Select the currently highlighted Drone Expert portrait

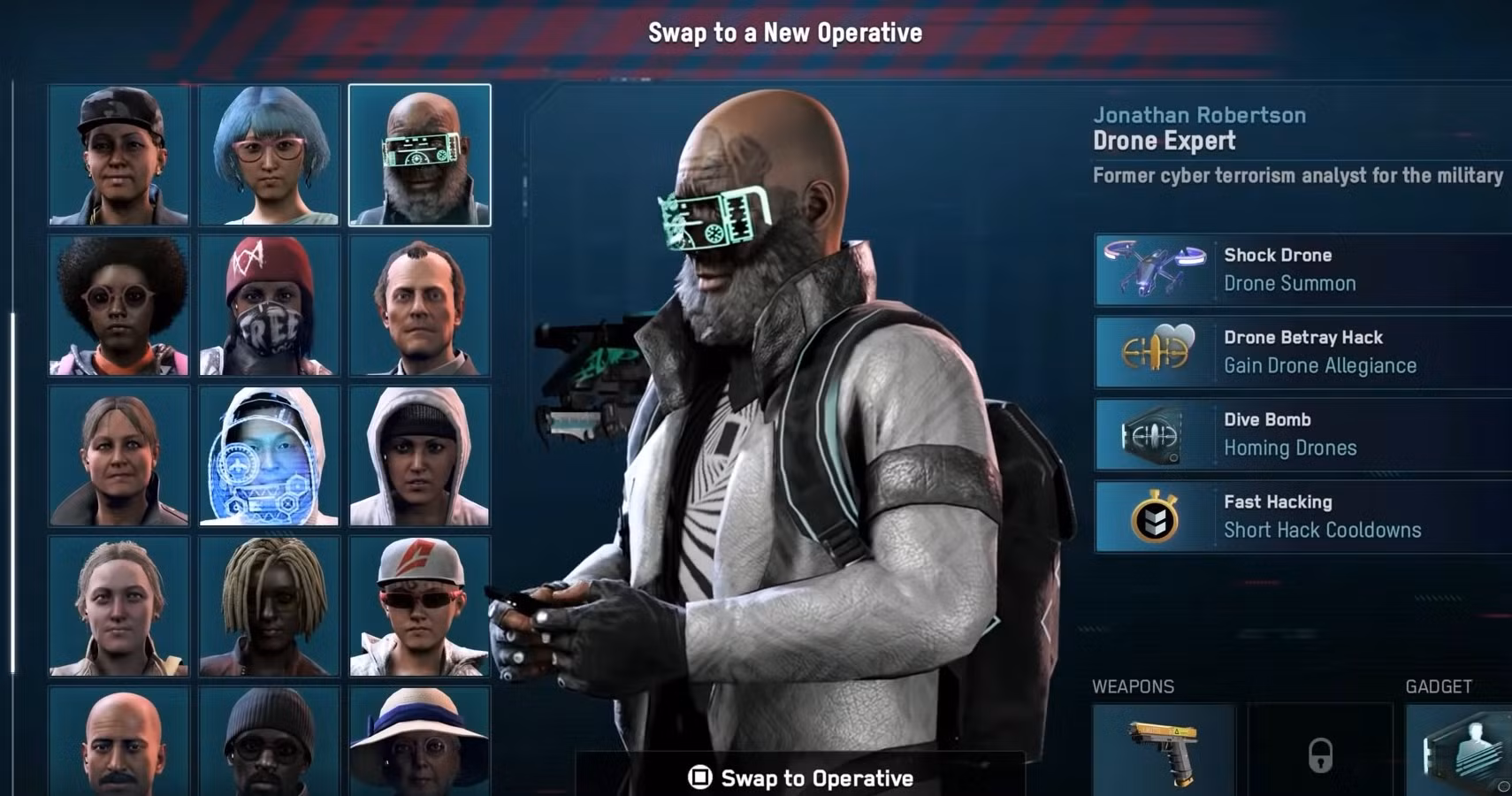(420, 155)
